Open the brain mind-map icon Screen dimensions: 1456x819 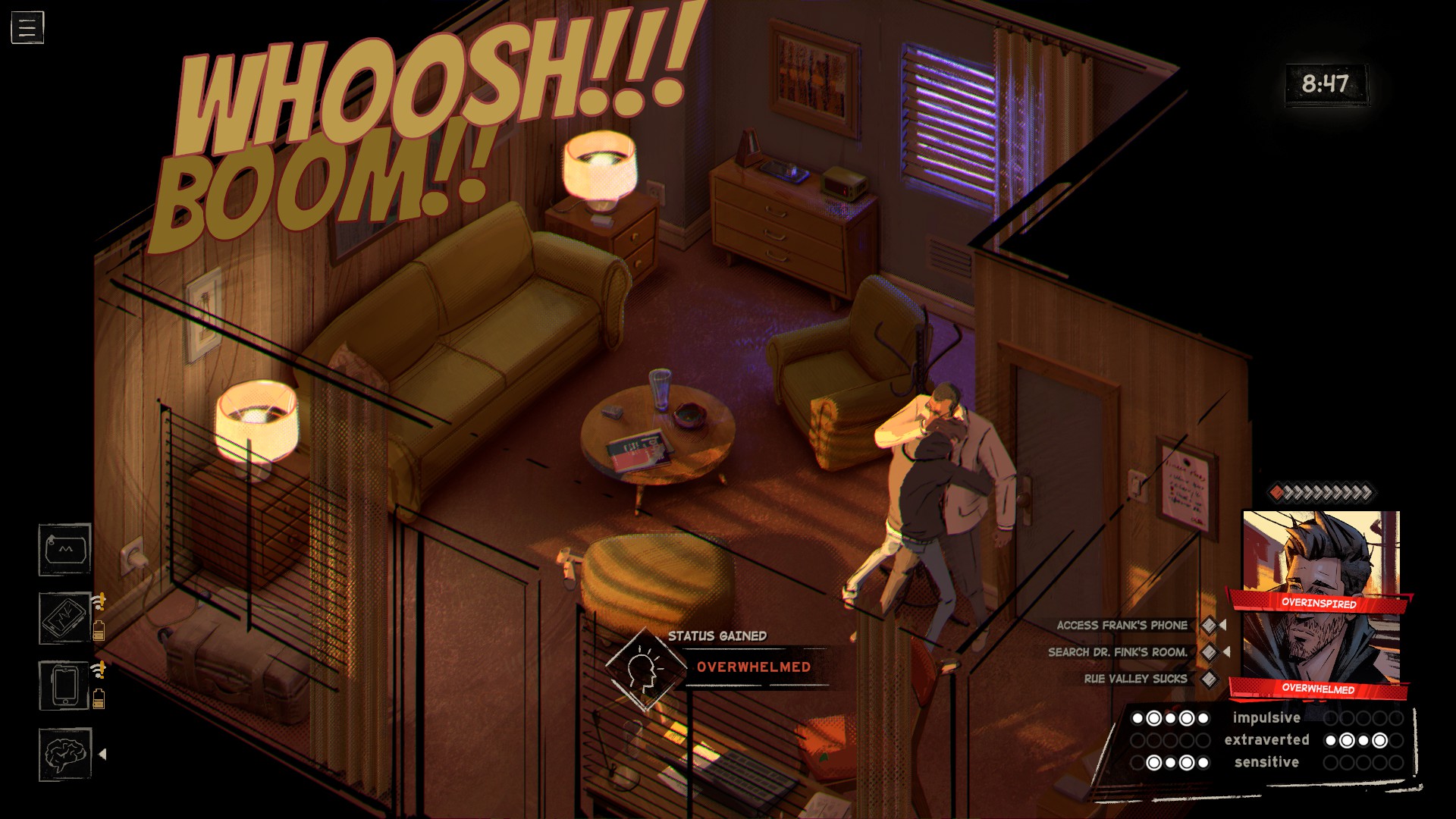point(65,755)
